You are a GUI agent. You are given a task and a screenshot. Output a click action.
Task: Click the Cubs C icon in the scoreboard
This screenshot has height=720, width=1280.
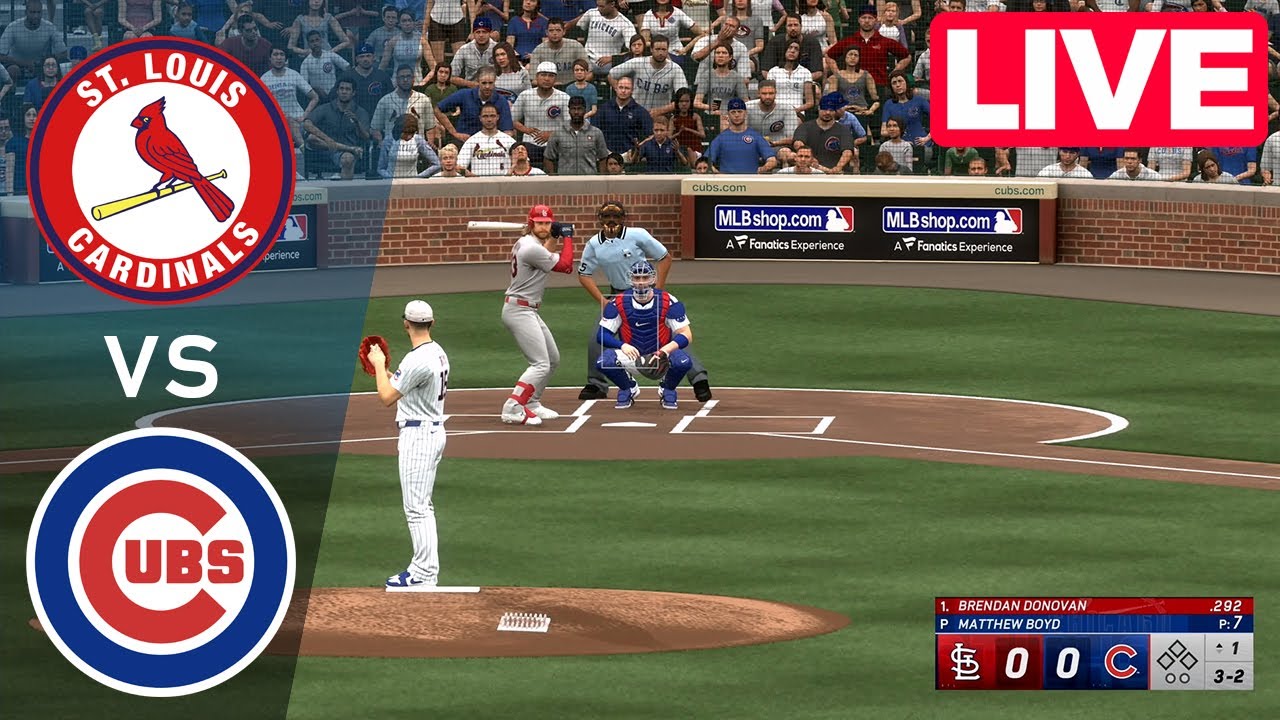(x=1121, y=662)
